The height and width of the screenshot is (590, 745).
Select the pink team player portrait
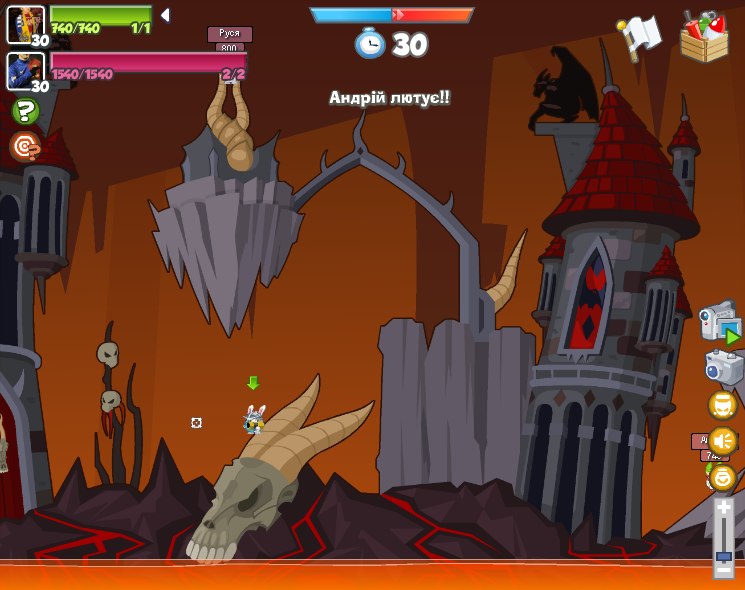tap(25, 71)
